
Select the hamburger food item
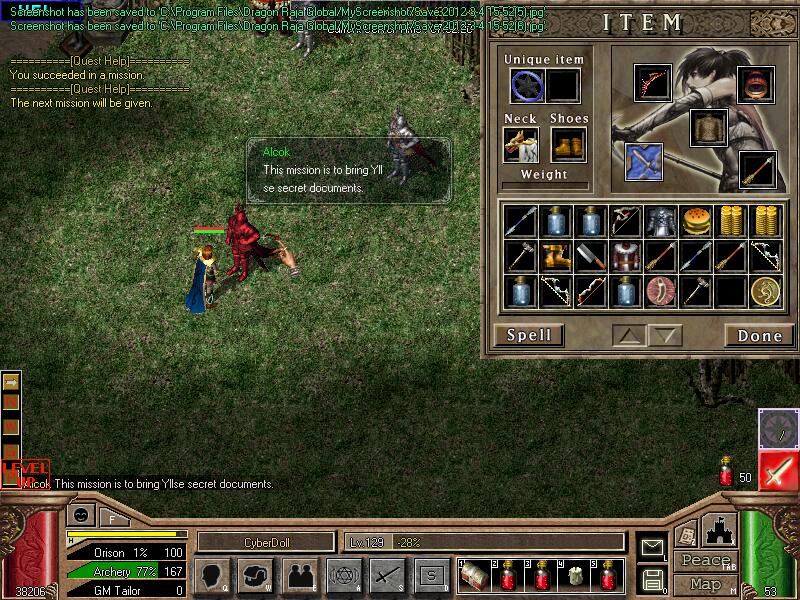697,221
